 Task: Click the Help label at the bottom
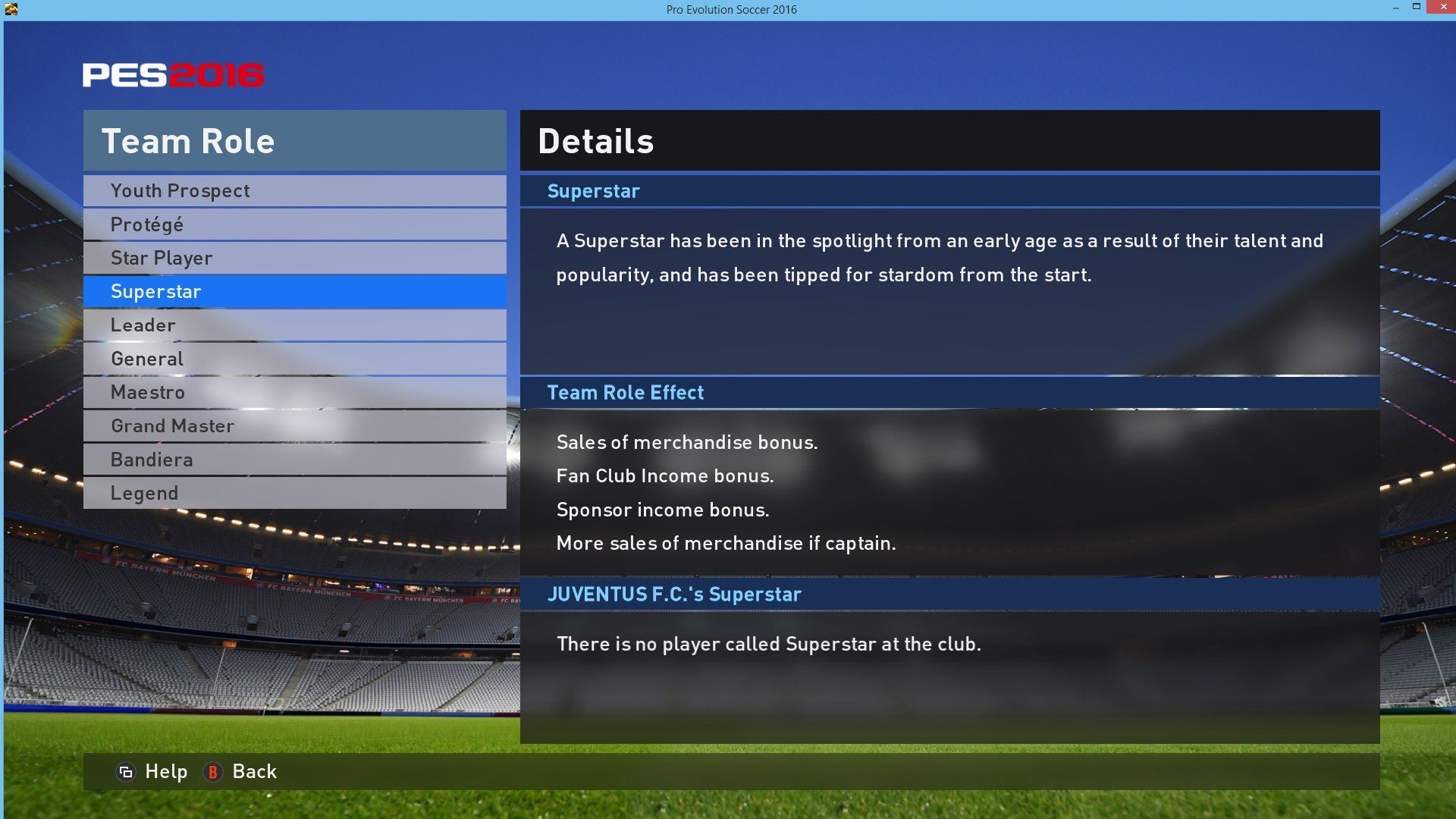[x=168, y=771]
